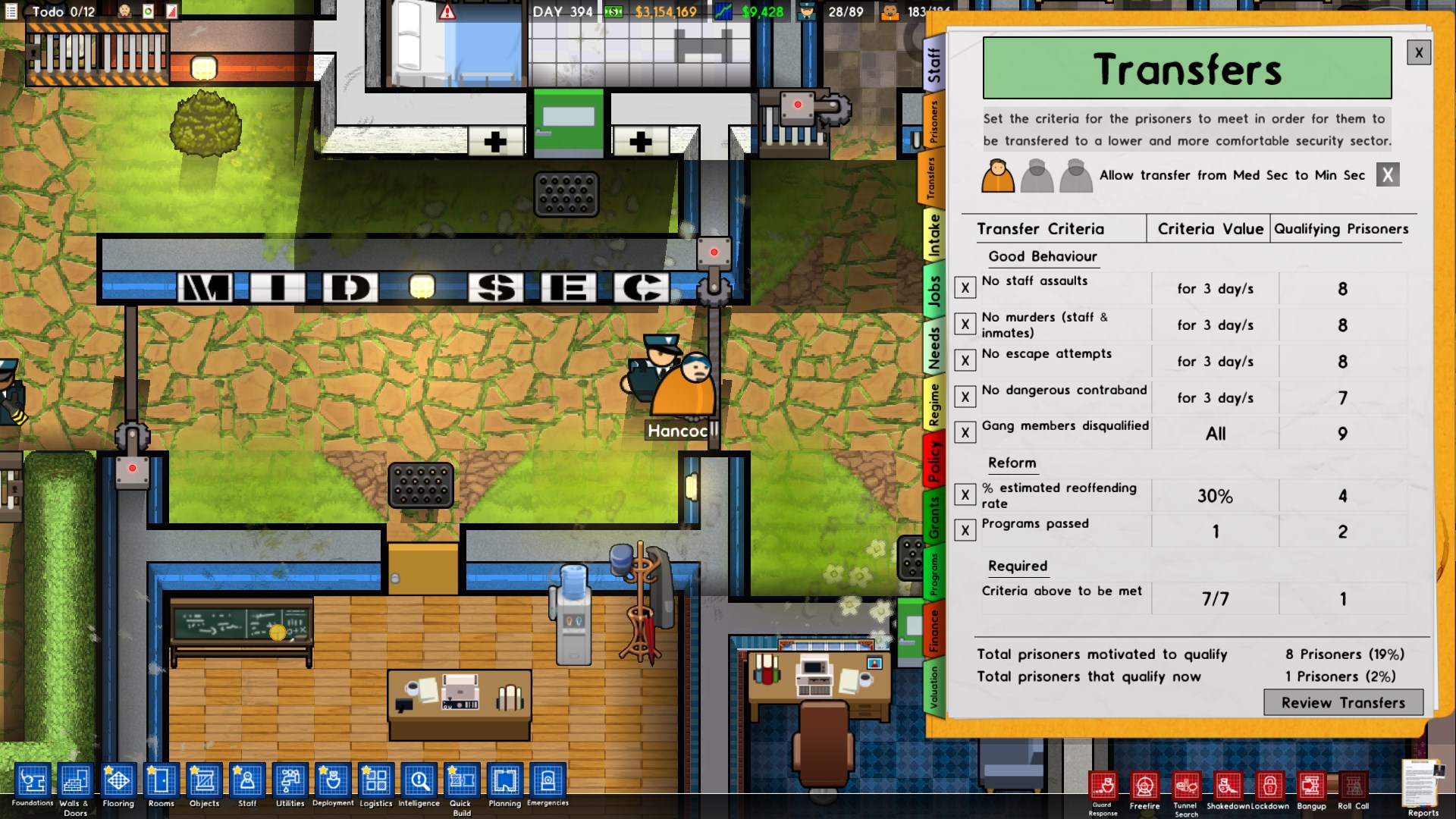Click the Review Transfers button

point(1342,703)
